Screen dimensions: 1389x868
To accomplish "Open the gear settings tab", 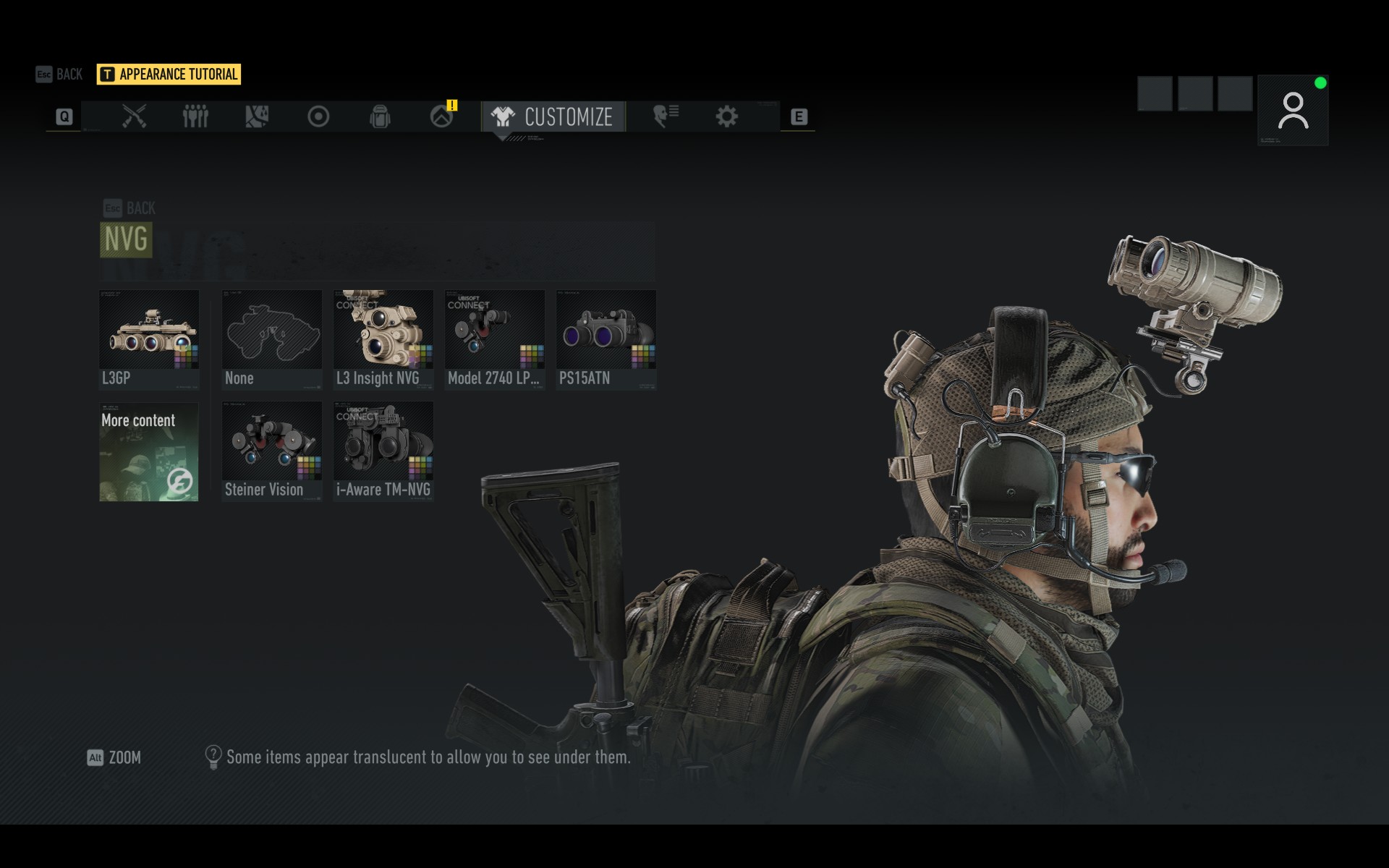I will coord(726,116).
